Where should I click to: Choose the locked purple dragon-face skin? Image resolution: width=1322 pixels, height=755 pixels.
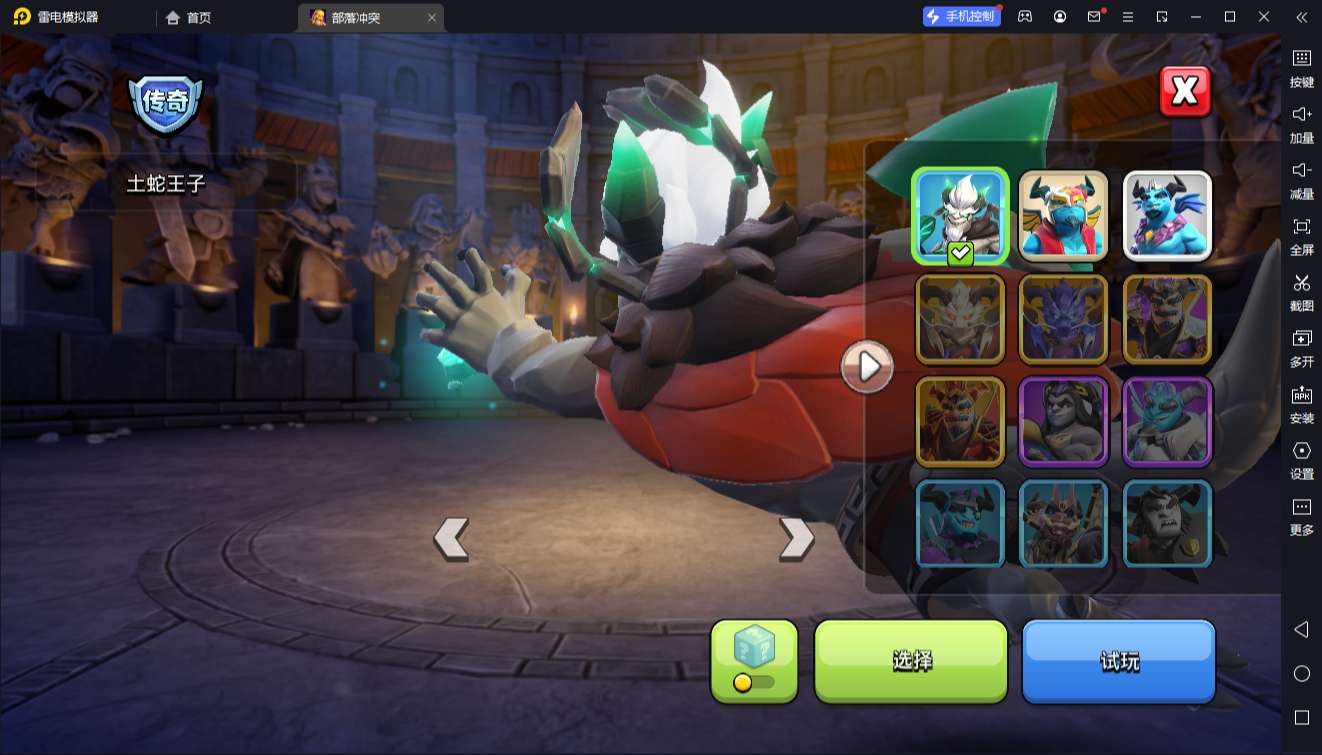click(x=1063, y=319)
